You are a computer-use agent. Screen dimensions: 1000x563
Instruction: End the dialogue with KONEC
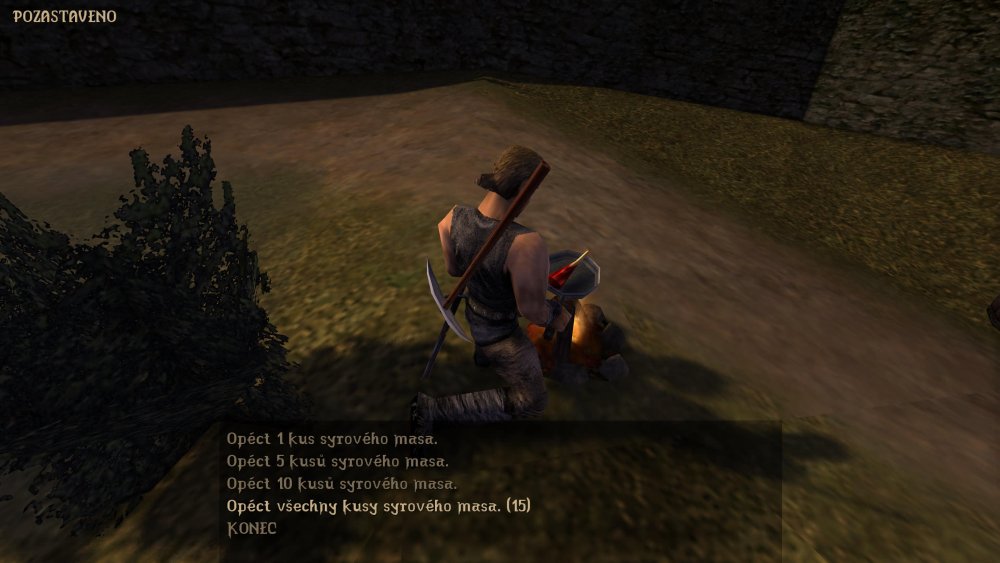pos(252,528)
